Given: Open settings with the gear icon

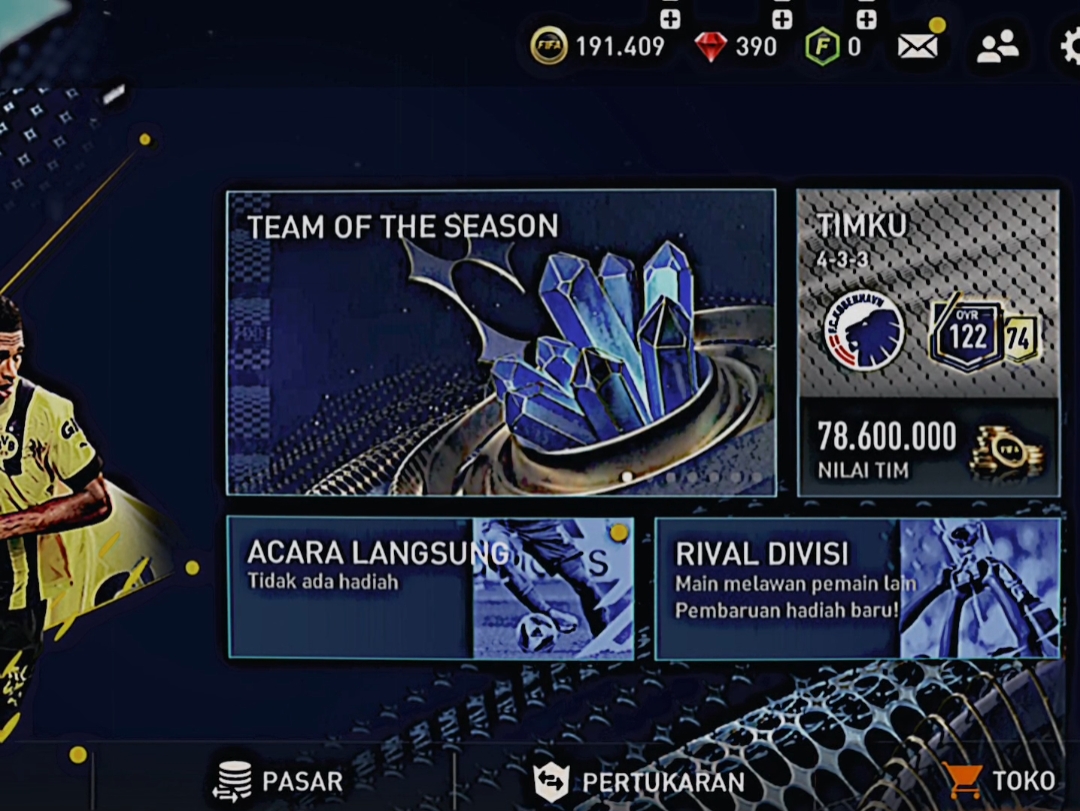Looking at the screenshot, I should pos(1070,46).
